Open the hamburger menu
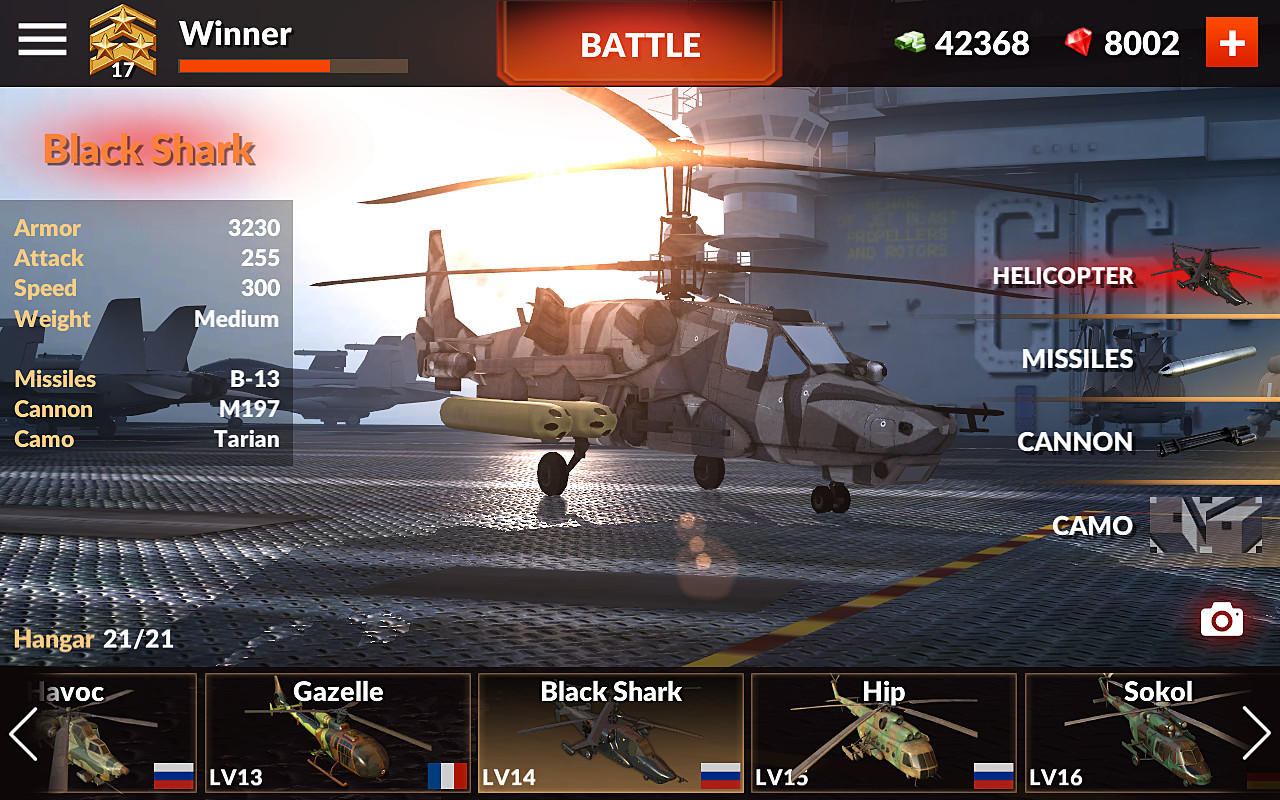This screenshot has height=800, width=1280. [41, 40]
